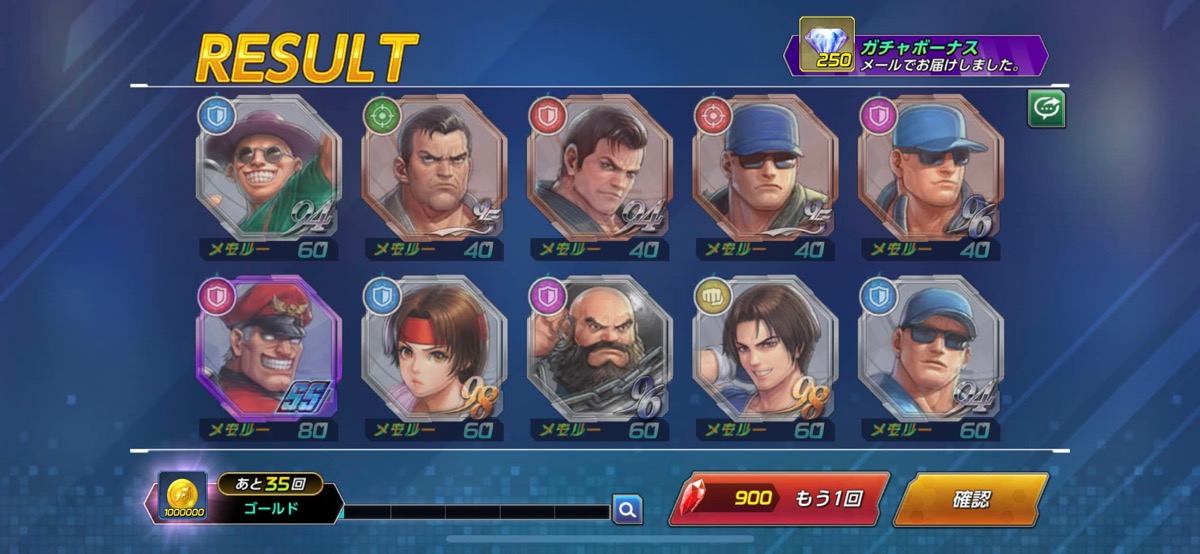The height and width of the screenshot is (554, 1200).
Task: Choose the scowling black-haired '95 fighter card
Action: [435, 168]
